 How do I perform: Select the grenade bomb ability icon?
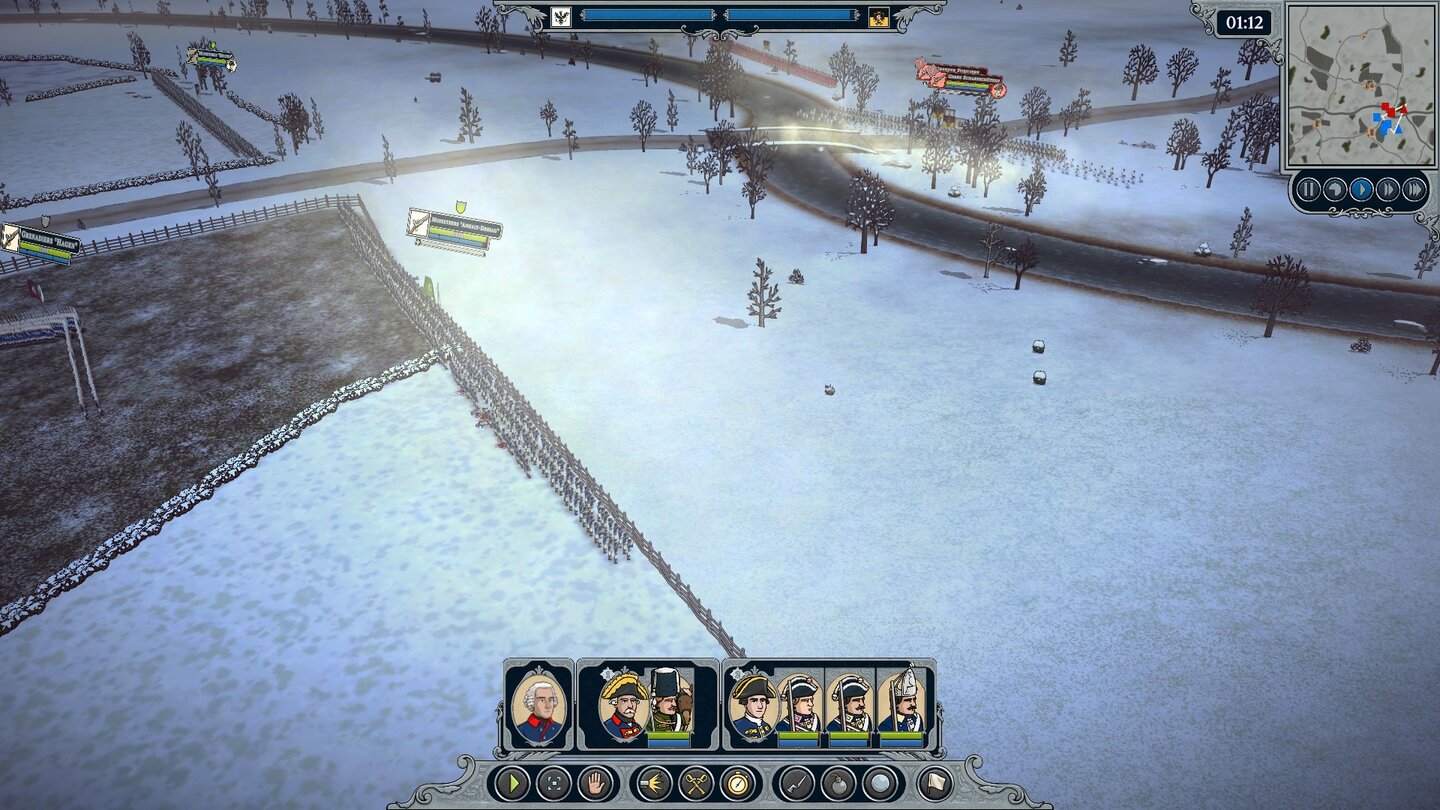[x=838, y=783]
